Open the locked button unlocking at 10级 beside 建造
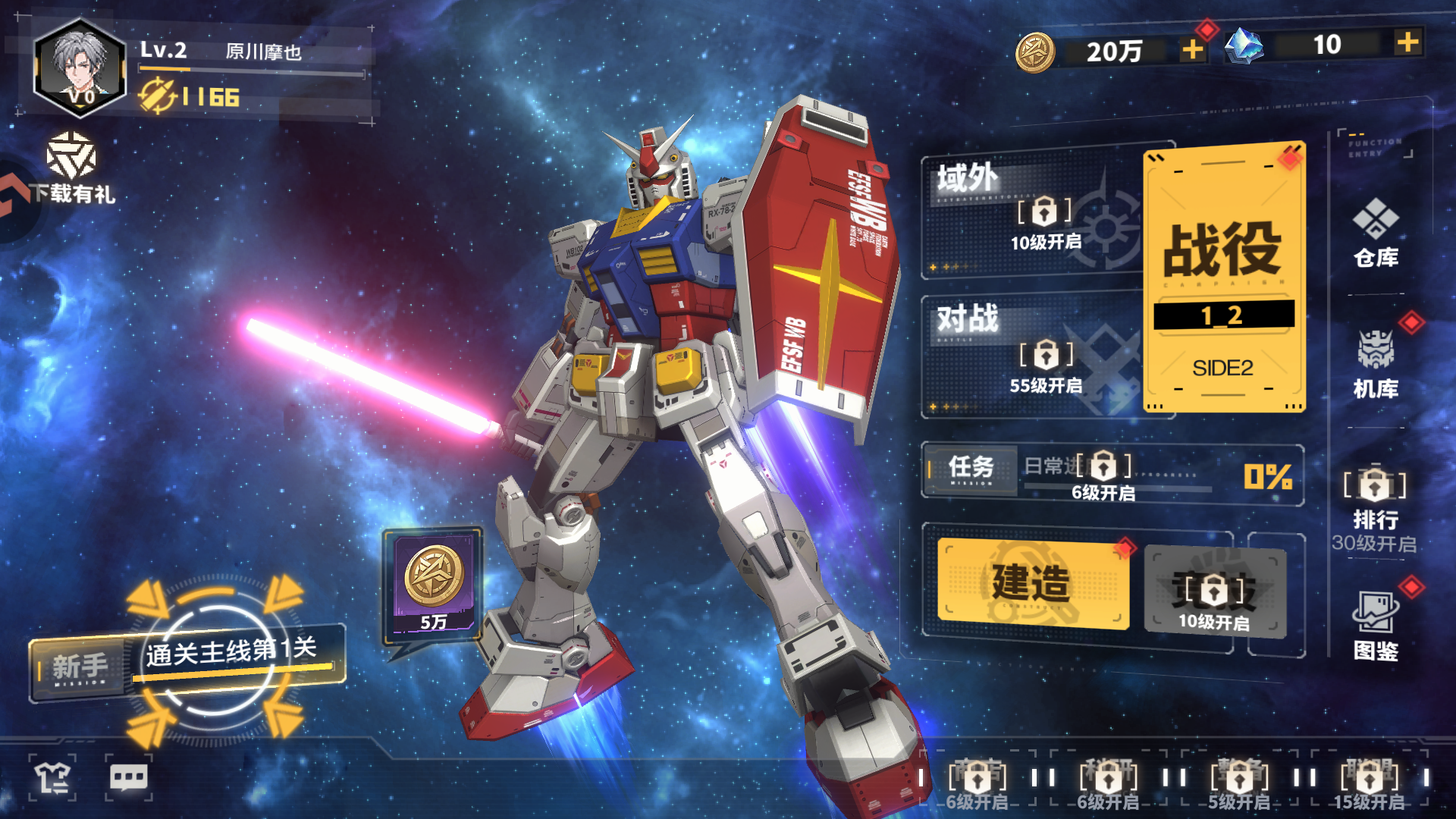Screen dimensions: 1456x819 [x=1214, y=591]
